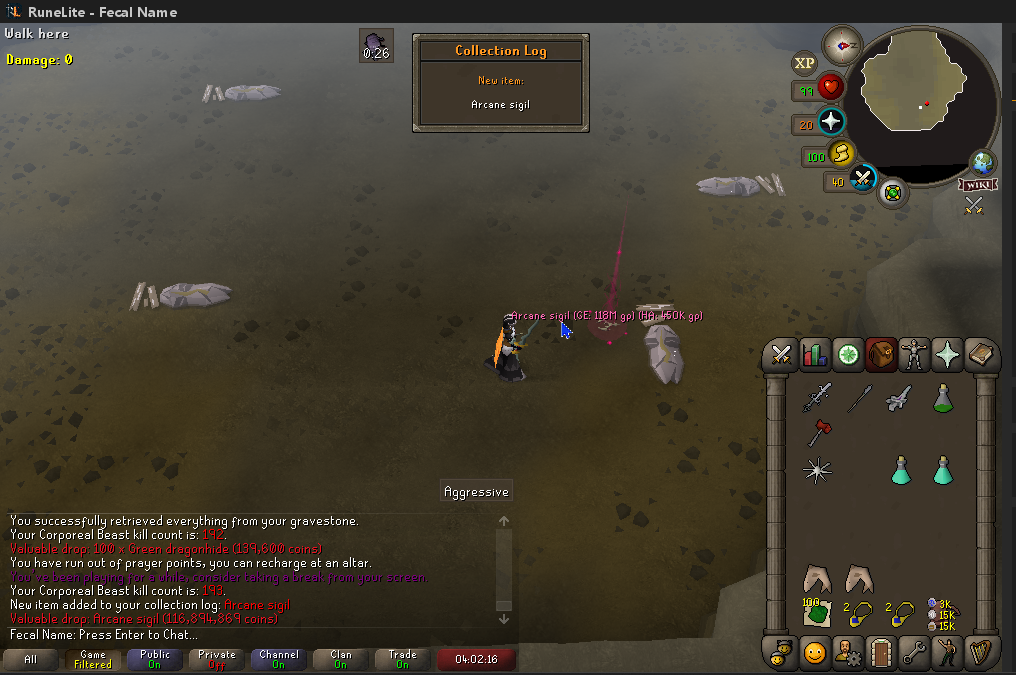Switch to the Skills tab
1016x675 pixels.
tap(814, 355)
